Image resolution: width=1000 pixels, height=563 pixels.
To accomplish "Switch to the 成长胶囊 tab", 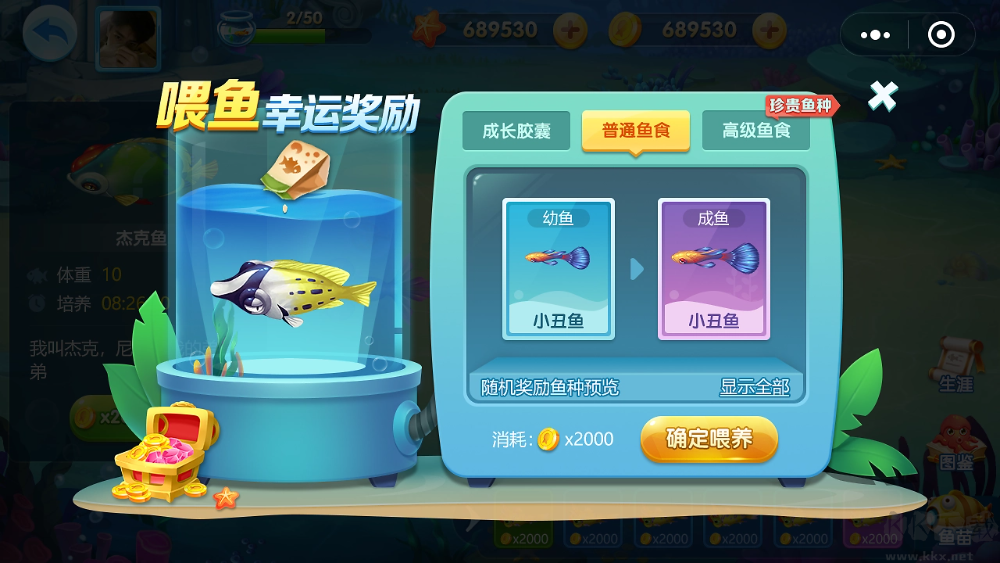I will coord(516,131).
